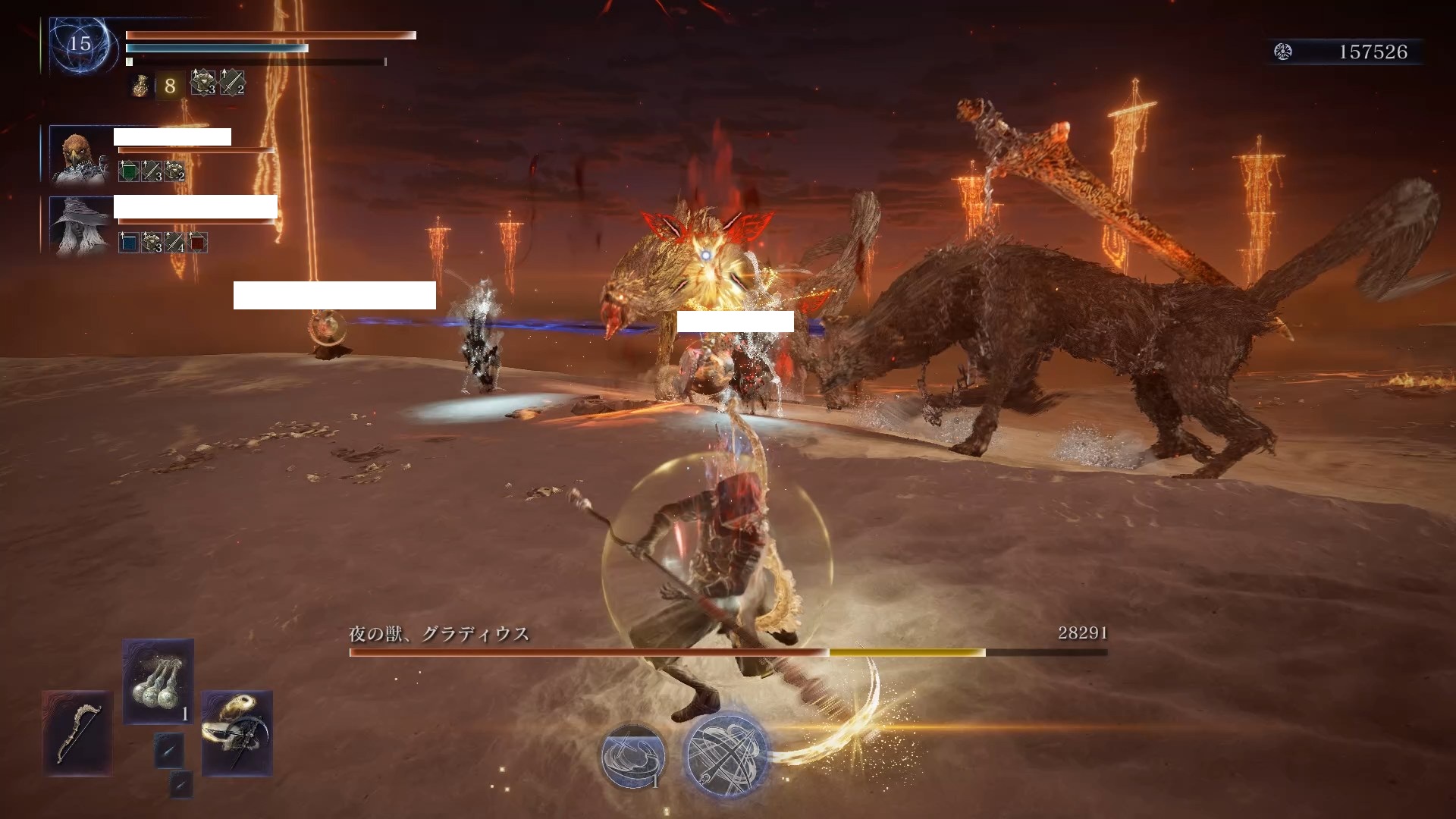
Task: Use the triple glintstone bomb item
Action: pos(158,682)
